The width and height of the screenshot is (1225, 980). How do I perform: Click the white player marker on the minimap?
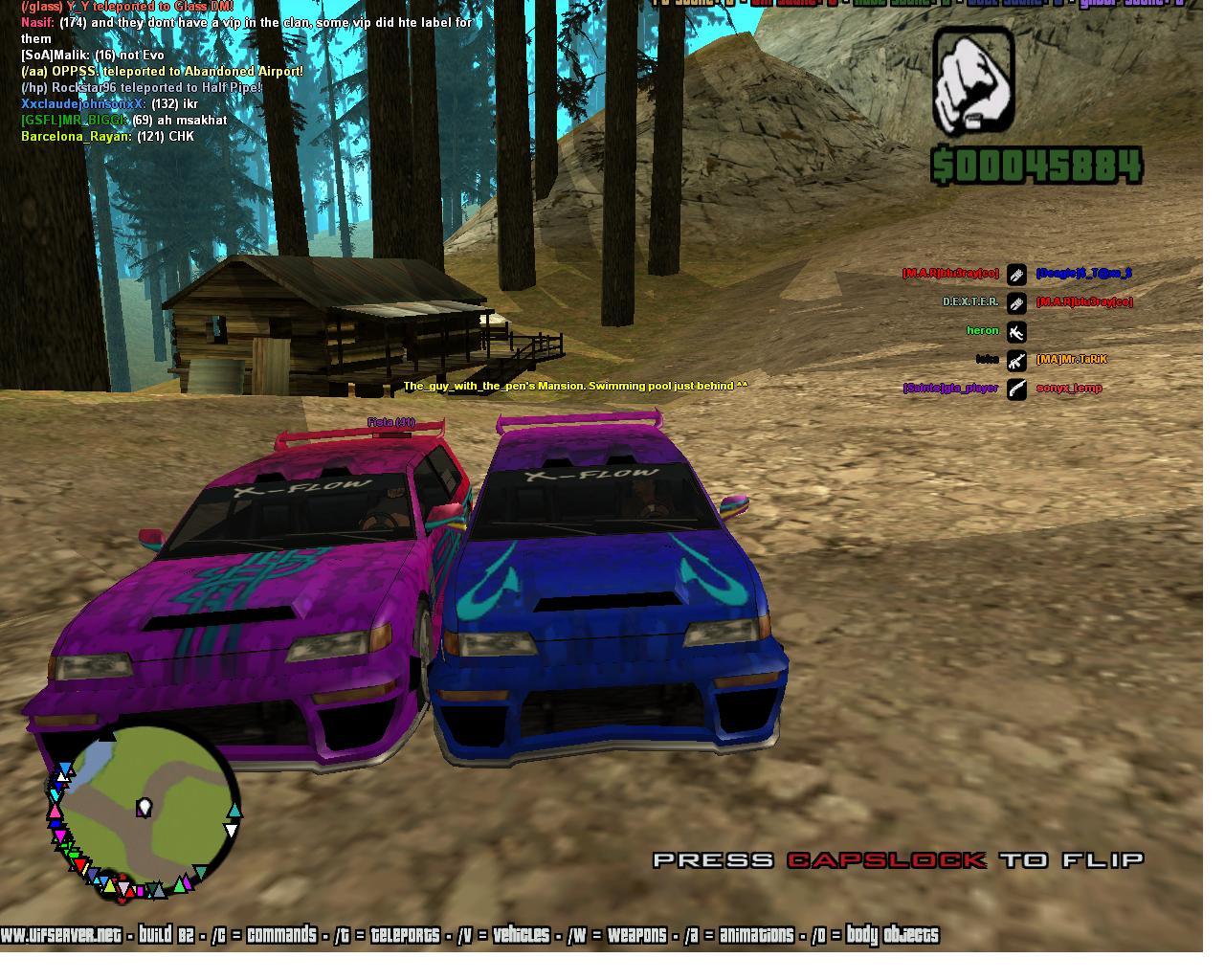(145, 808)
